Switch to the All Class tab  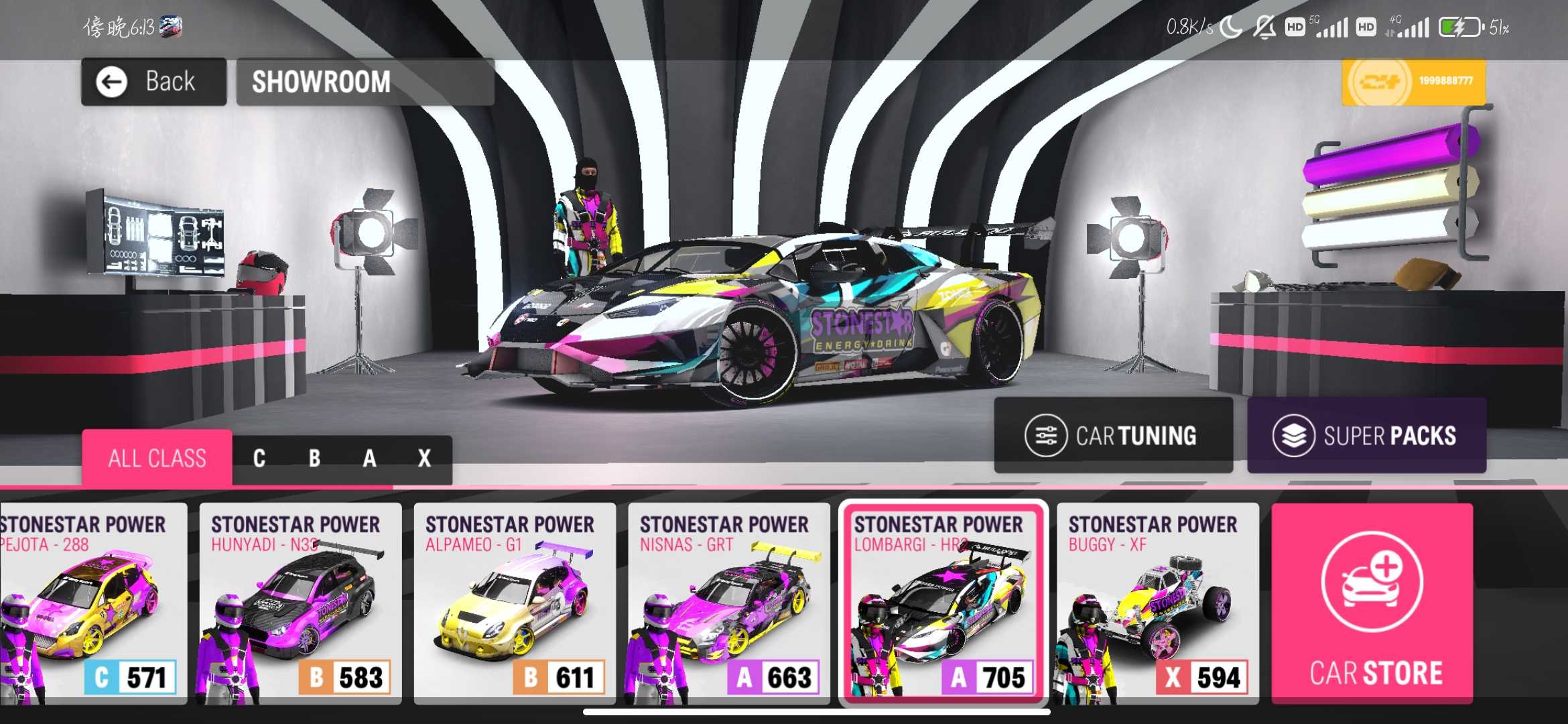(157, 459)
